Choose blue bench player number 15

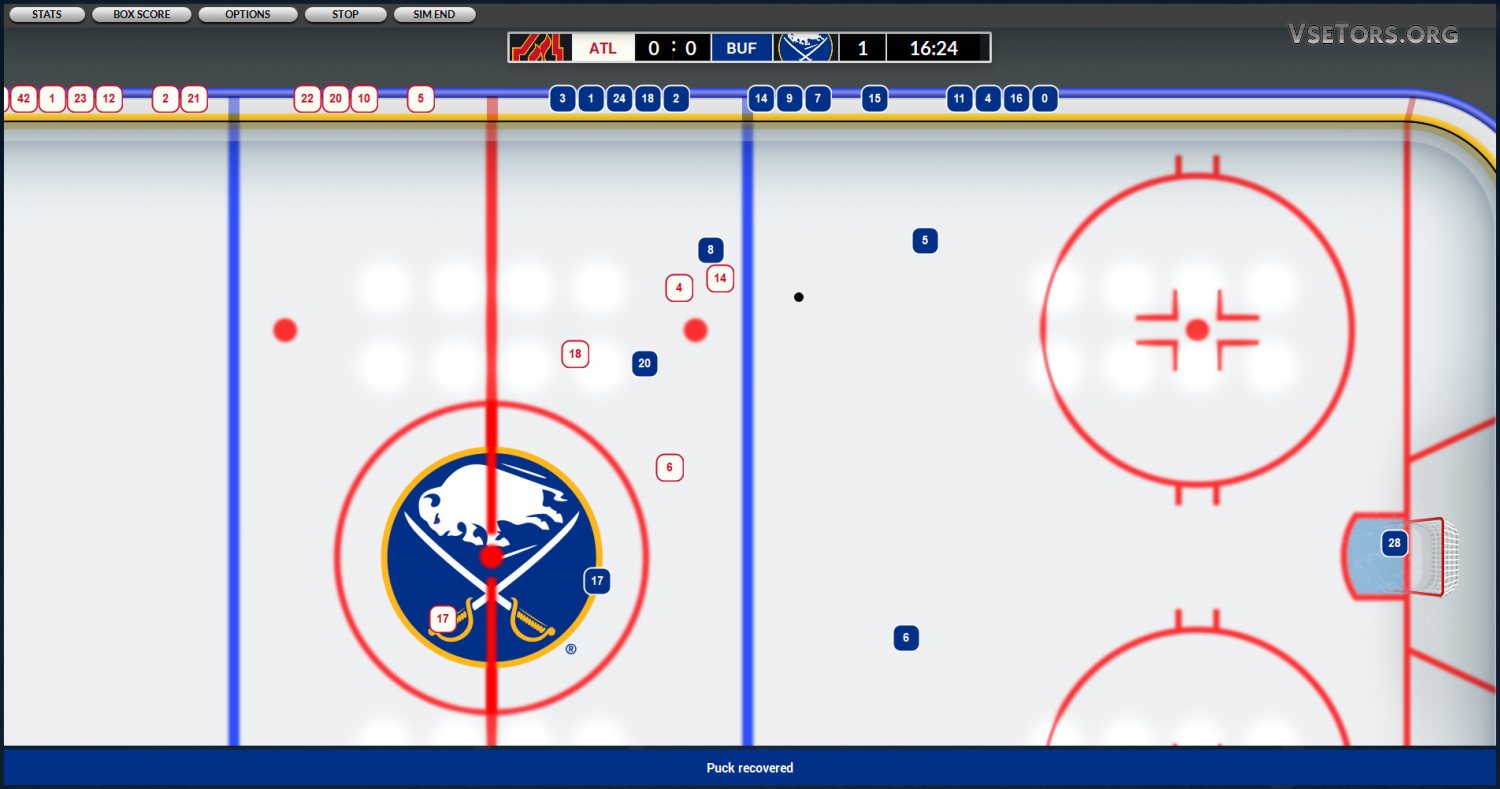coord(874,99)
